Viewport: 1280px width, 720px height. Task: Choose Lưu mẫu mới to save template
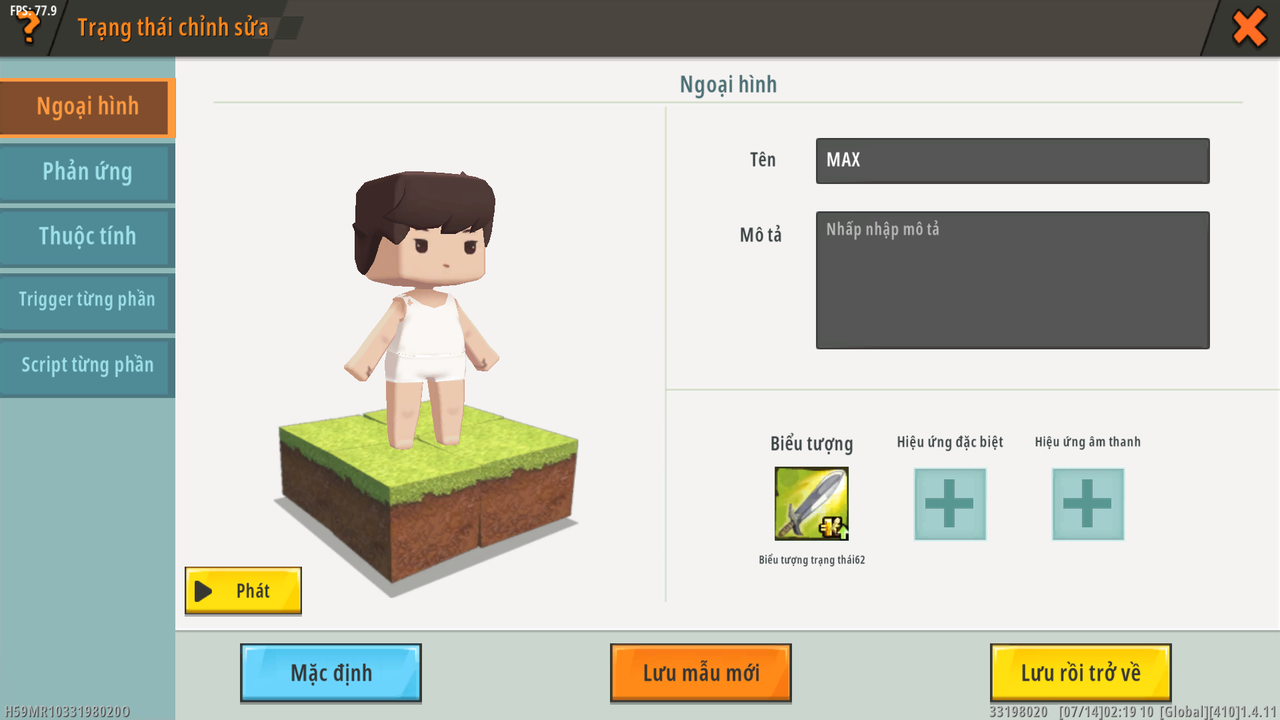click(x=701, y=672)
